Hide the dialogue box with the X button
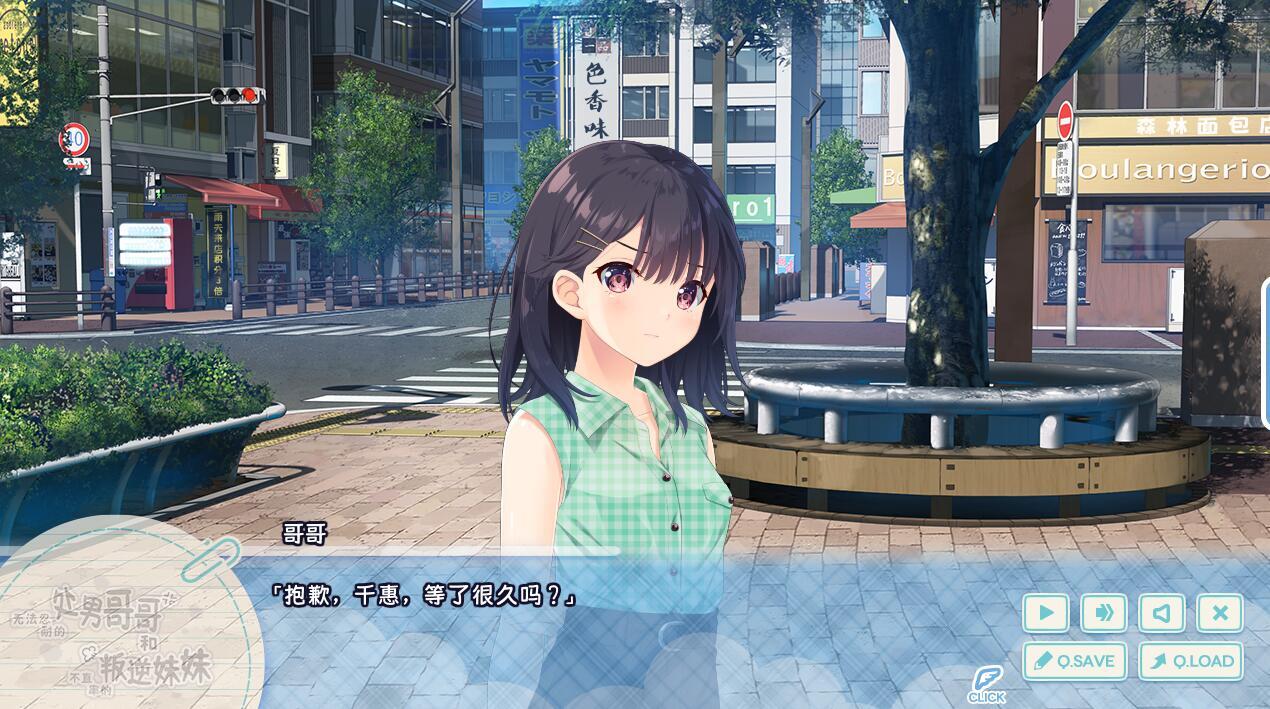This screenshot has height=709, width=1270. (x=1220, y=613)
